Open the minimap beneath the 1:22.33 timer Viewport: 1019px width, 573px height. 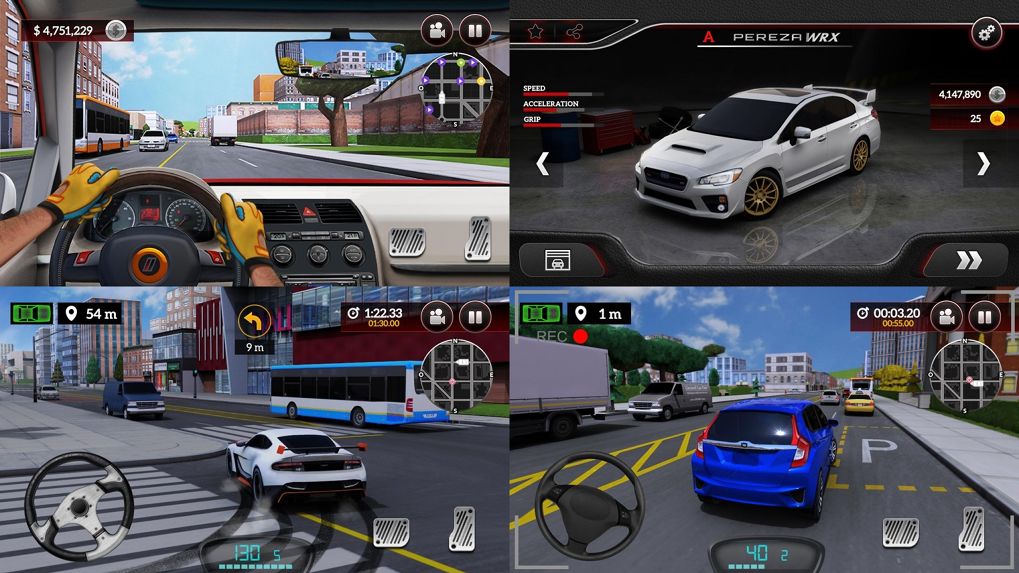tap(455, 376)
